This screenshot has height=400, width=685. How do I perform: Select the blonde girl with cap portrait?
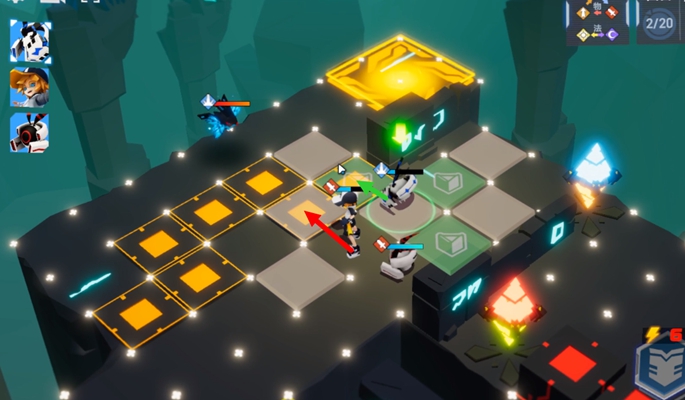[30, 86]
